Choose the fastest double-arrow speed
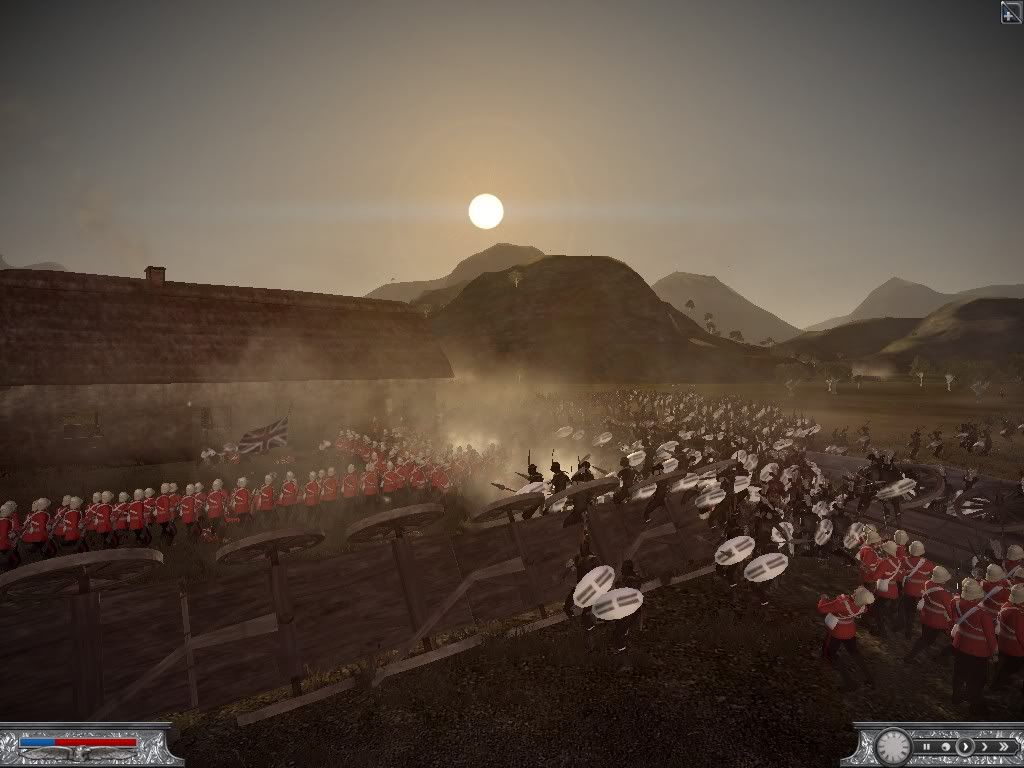The image size is (1024, 768). [x=1003, y=746]
